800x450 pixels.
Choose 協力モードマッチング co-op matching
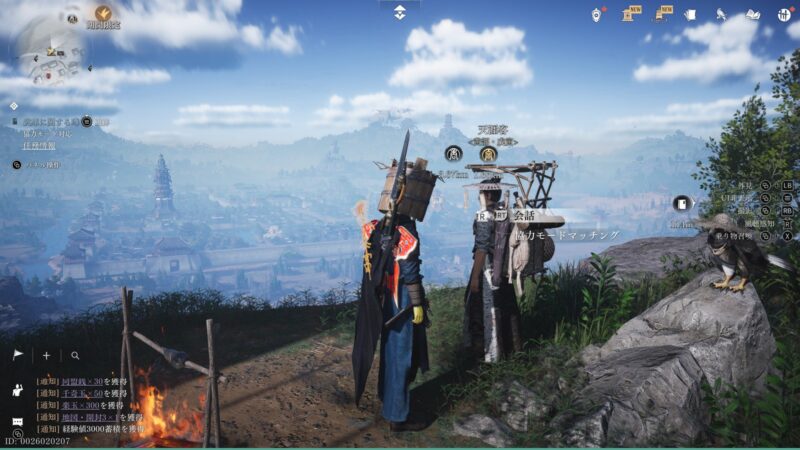566,235
